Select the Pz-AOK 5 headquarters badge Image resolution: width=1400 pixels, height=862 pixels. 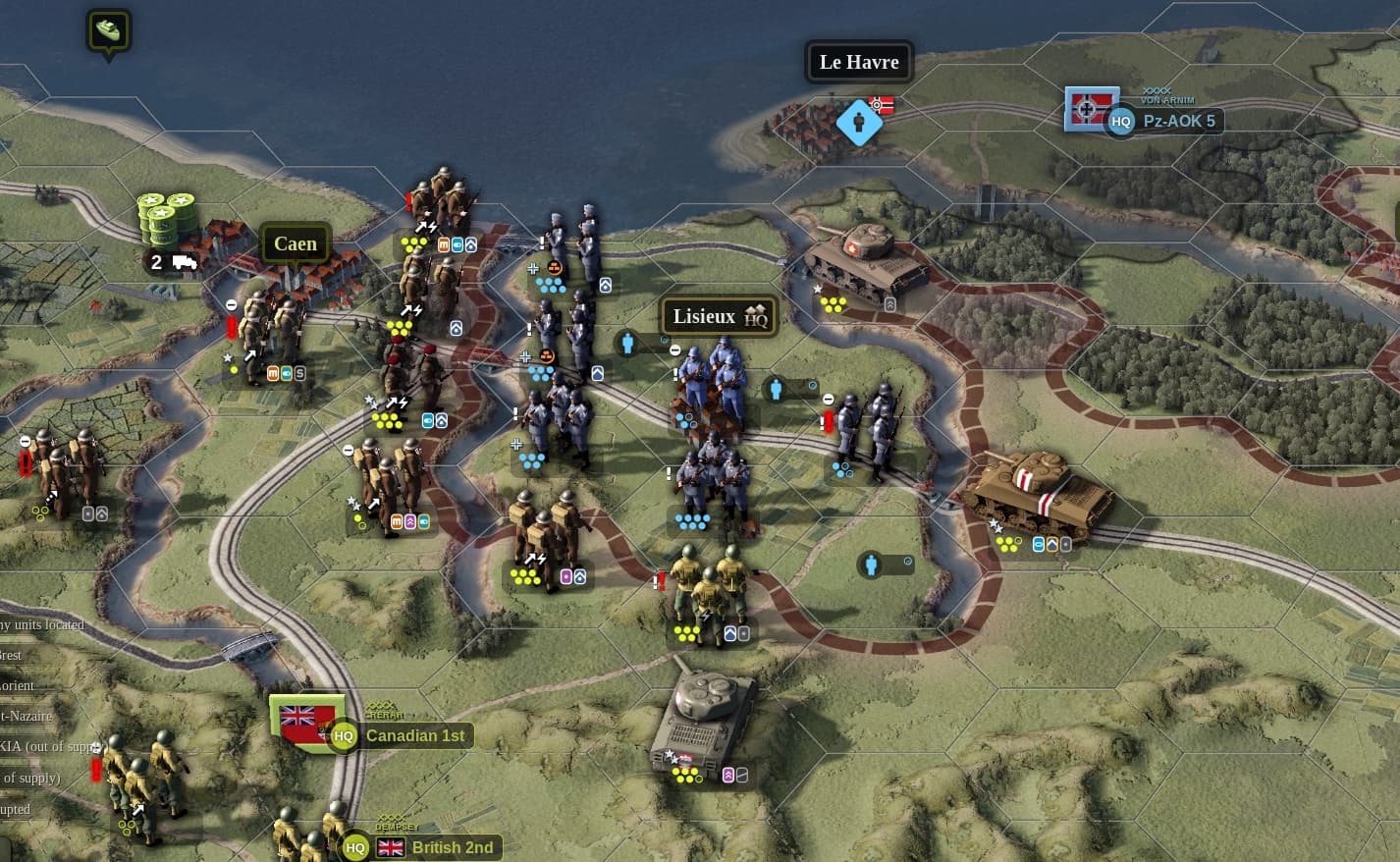point(1121,122)
